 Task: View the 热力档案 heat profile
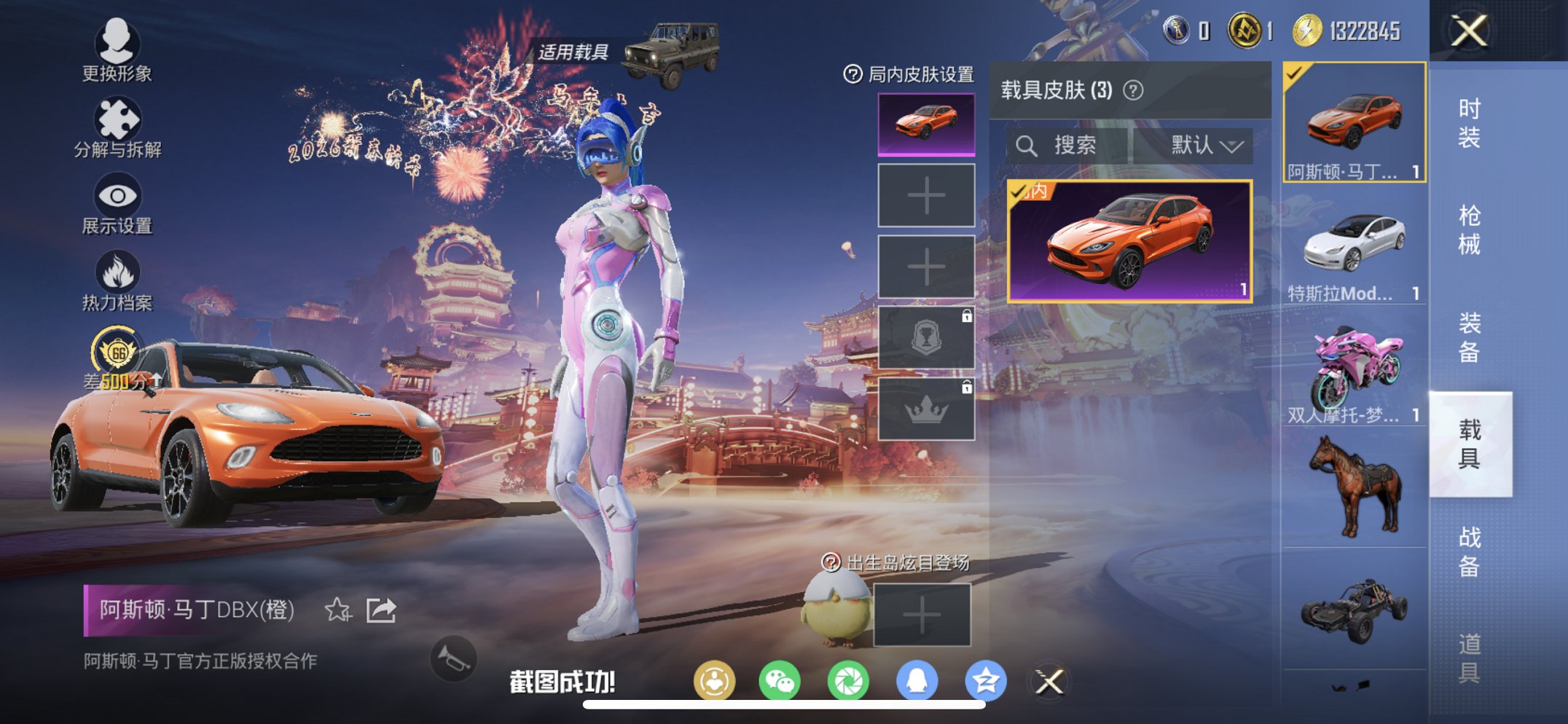coord(117,275)
